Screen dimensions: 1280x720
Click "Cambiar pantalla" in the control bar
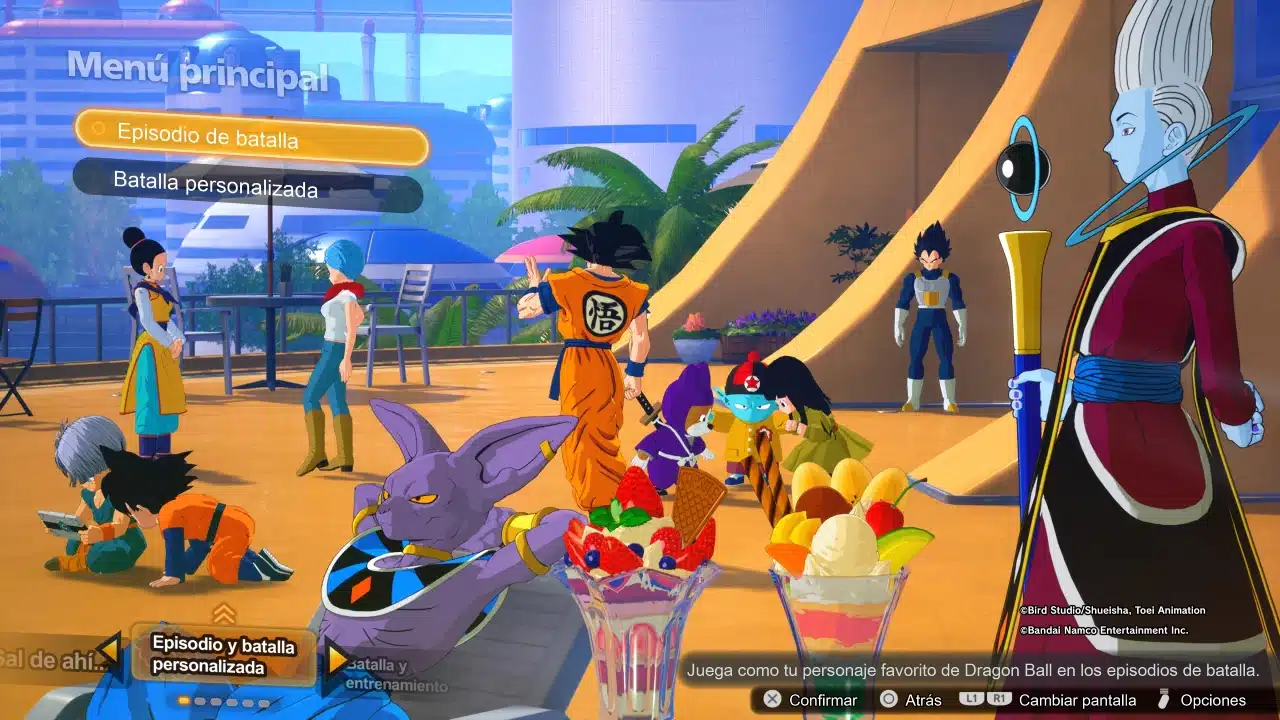coord(1079,700)
